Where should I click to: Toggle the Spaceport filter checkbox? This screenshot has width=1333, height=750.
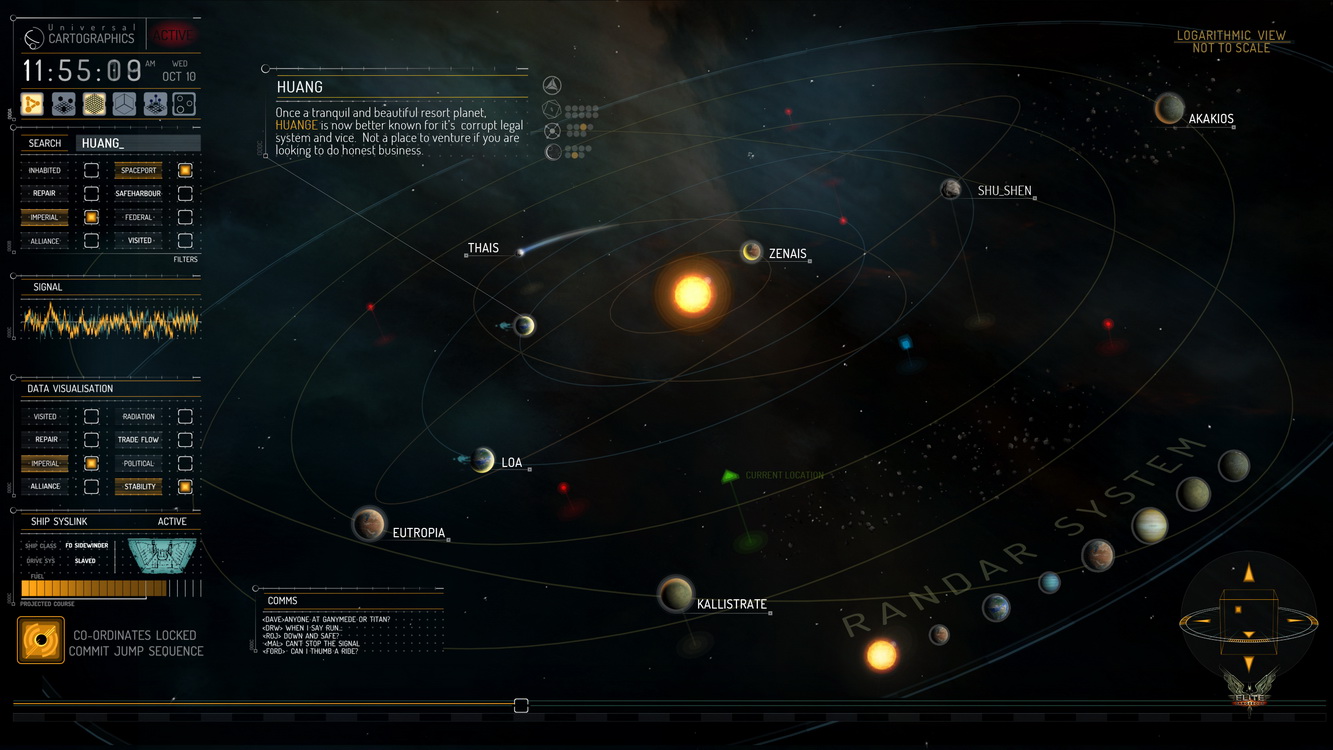[x=185, y=170]
